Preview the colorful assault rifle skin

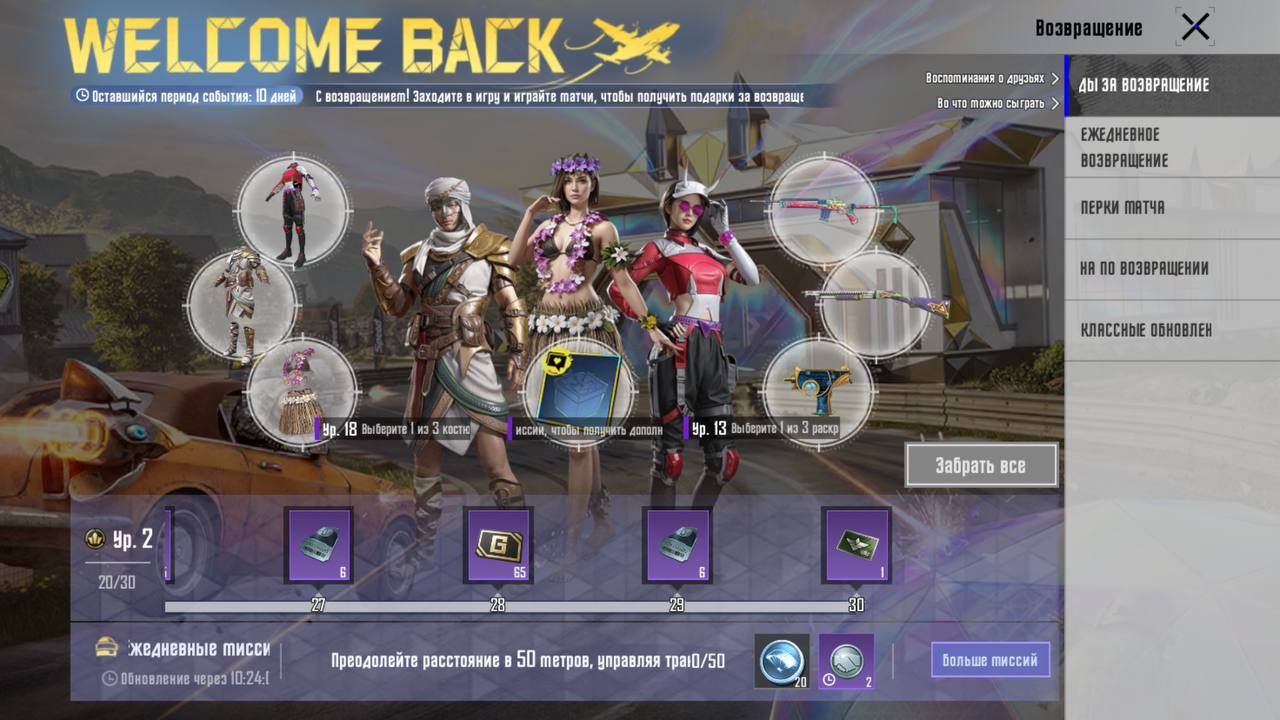click(823, 209)
